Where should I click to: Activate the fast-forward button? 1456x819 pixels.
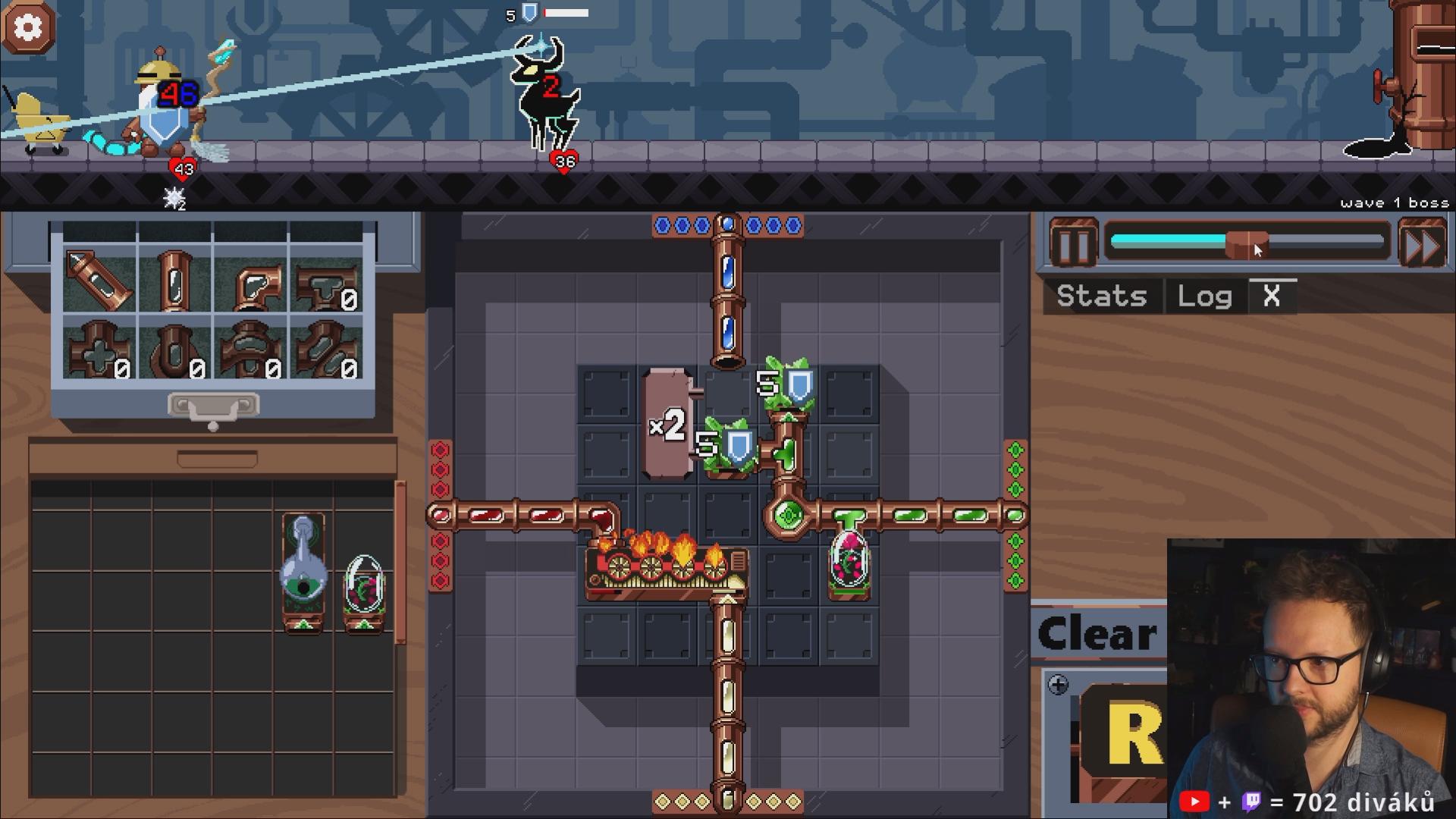tap(1422, 244)
